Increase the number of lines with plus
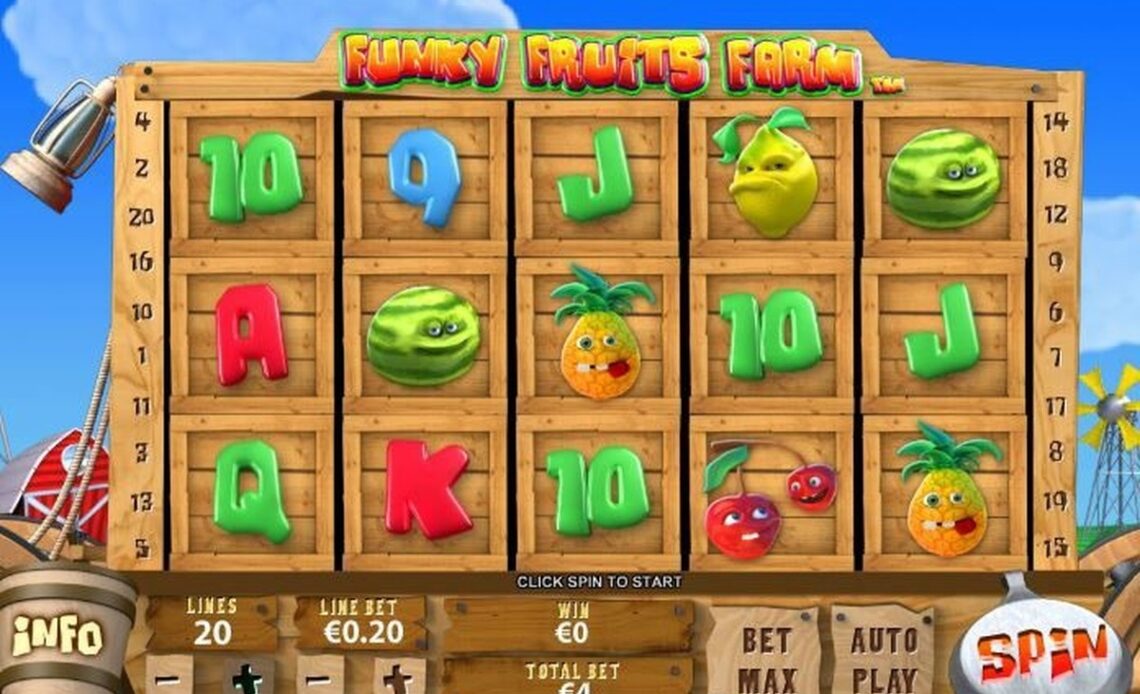 pyautogui.click(x=246, y=677)
